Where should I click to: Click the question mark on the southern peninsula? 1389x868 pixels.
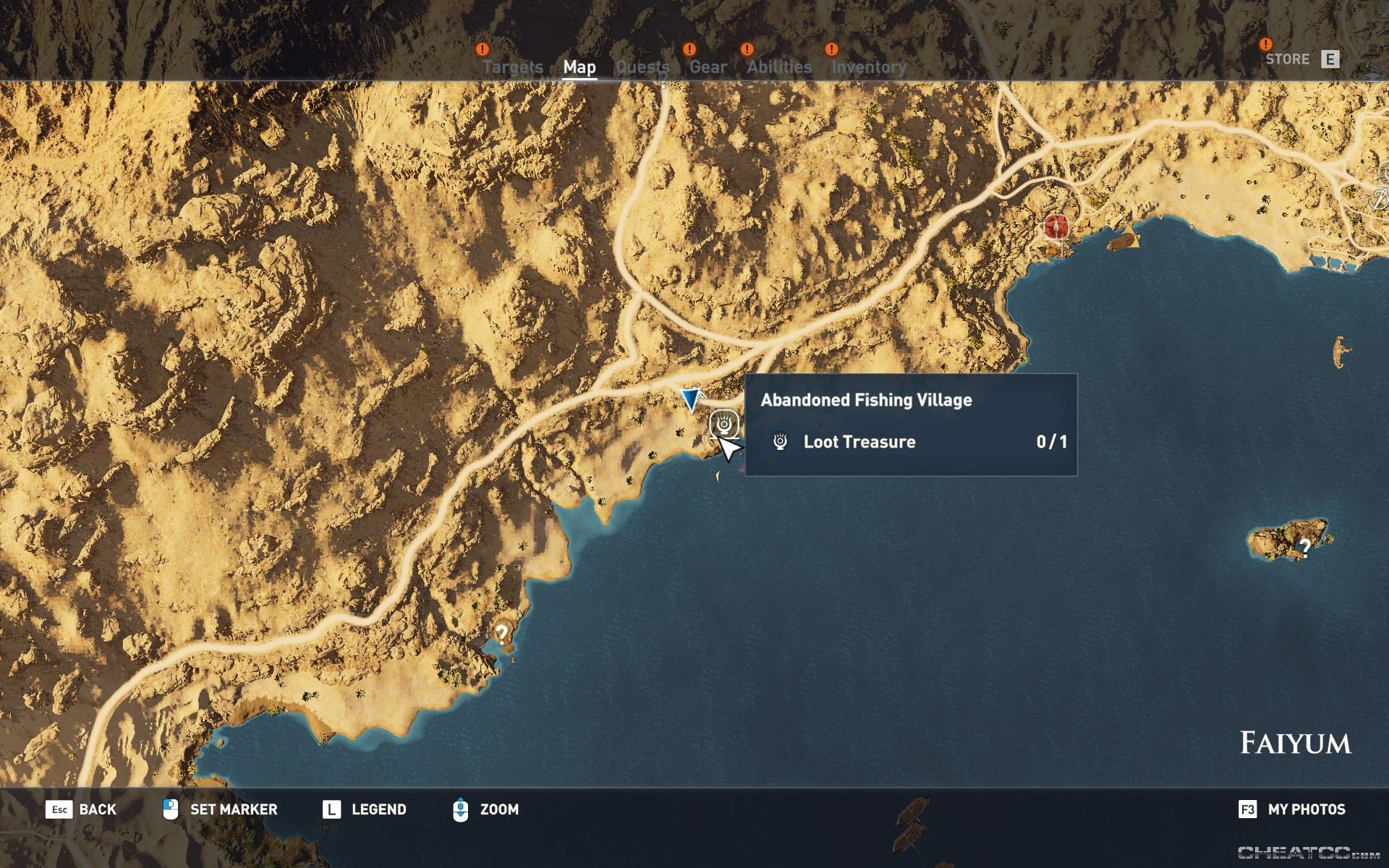point(504,633)
